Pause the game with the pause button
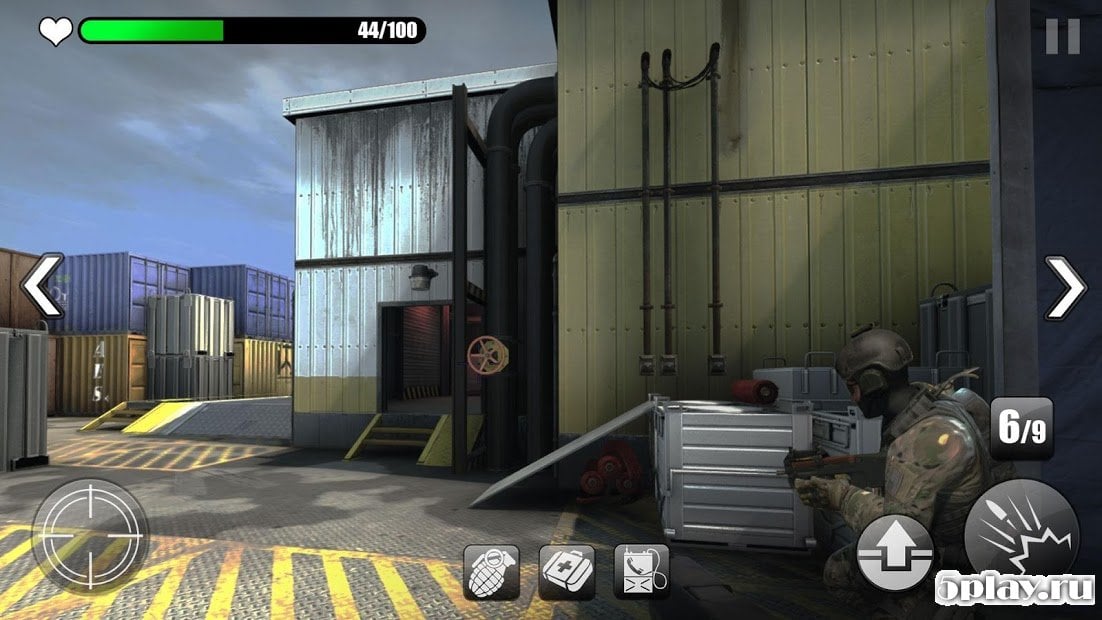 (1062, 37)
